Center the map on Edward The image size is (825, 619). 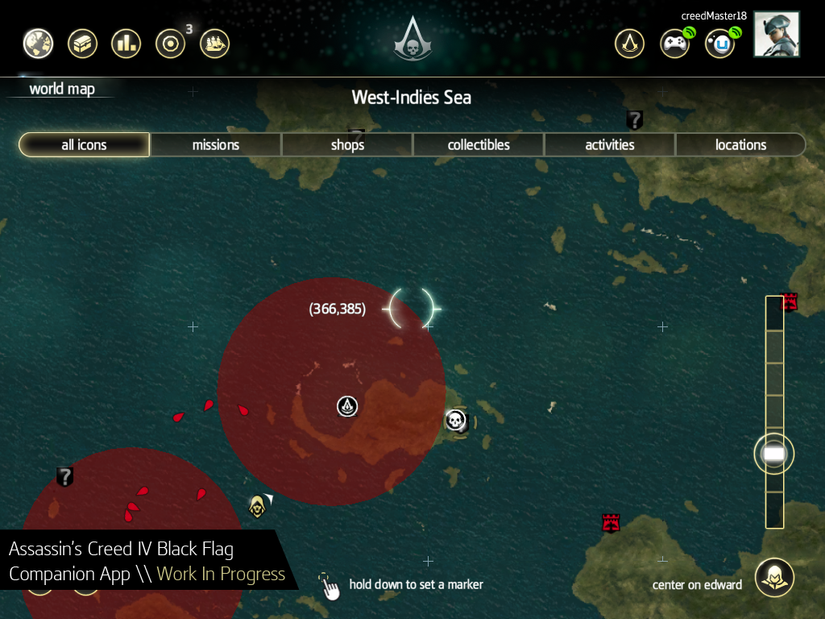[774, 577]
